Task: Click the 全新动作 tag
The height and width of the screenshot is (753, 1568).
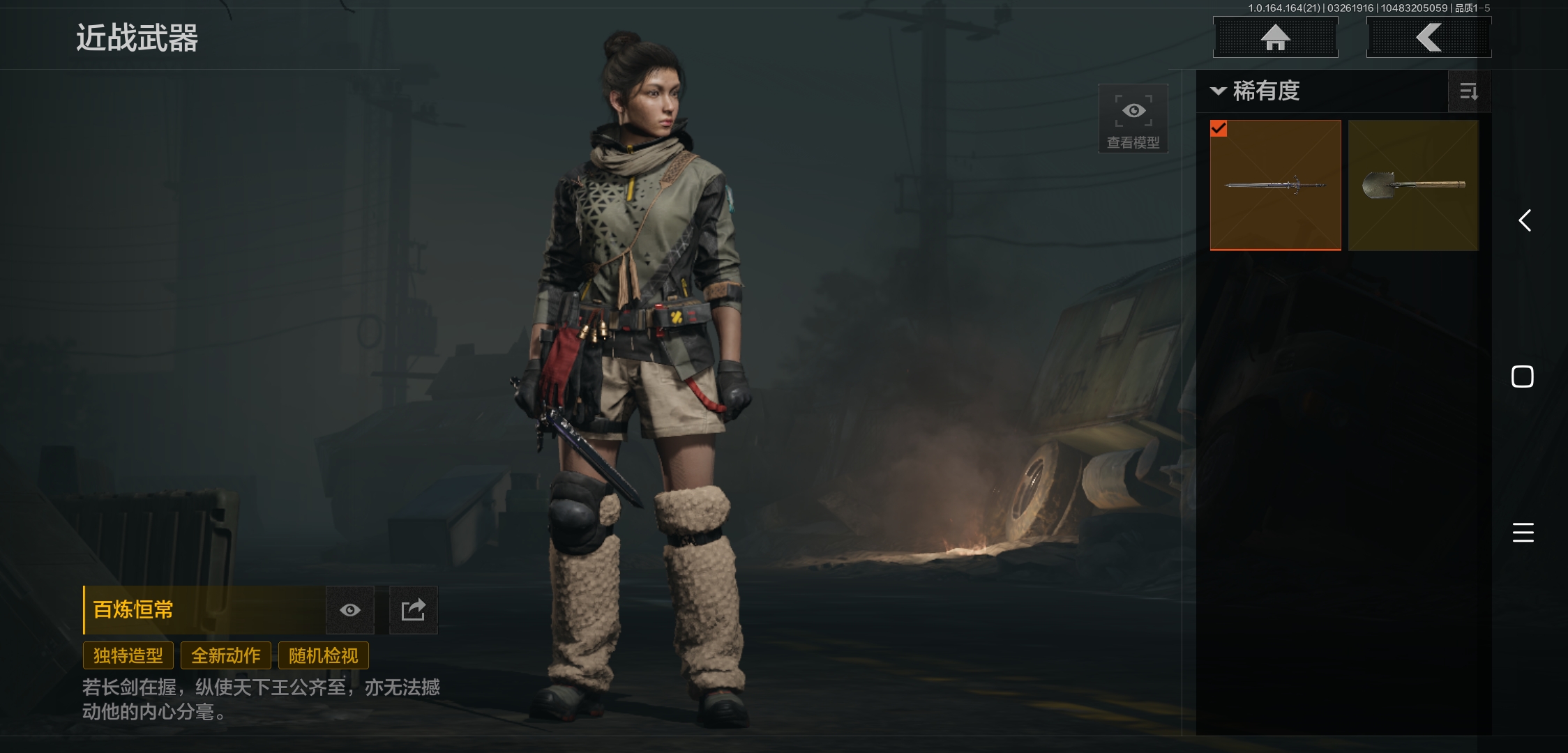Action: click(x=226, y=655)
